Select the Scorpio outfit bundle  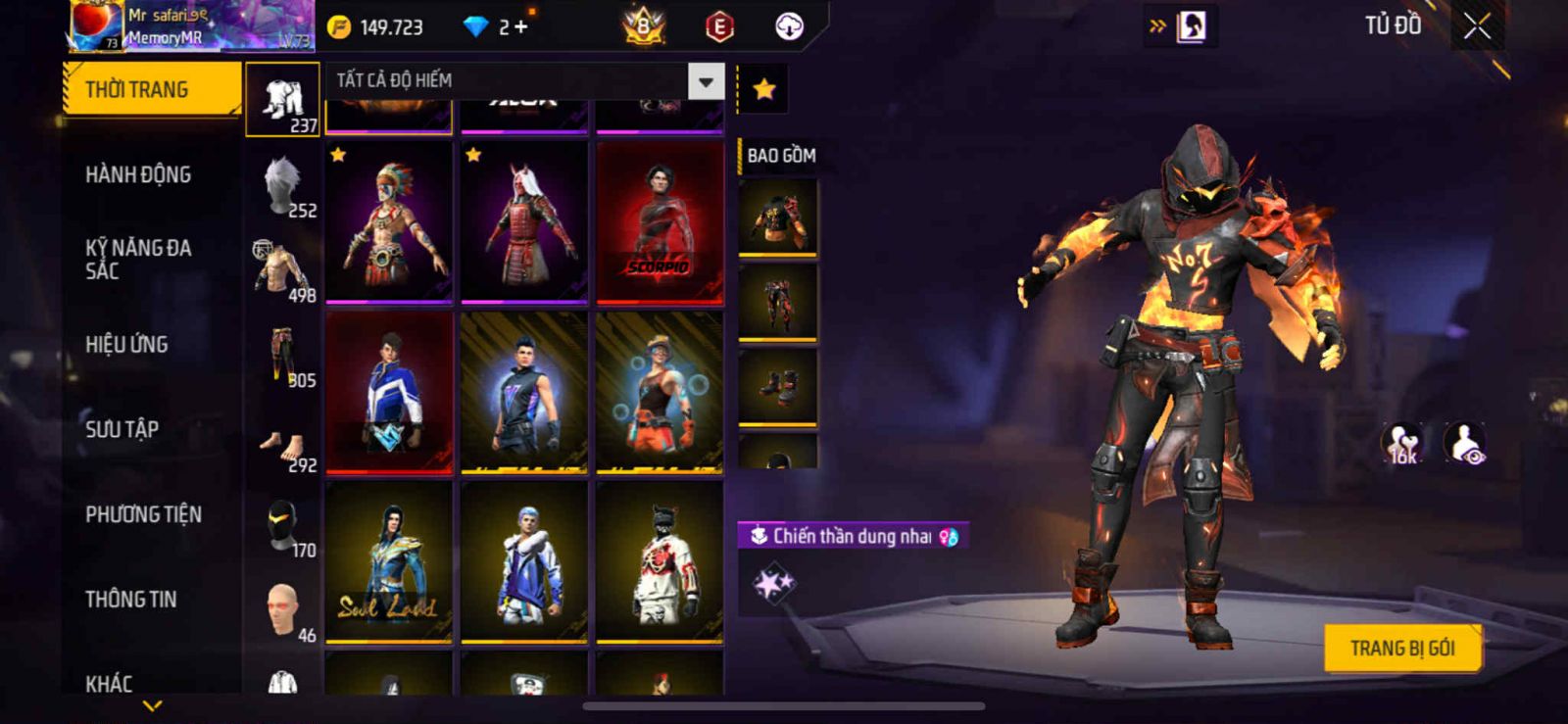pyautogui.click(x=660, y=222)
